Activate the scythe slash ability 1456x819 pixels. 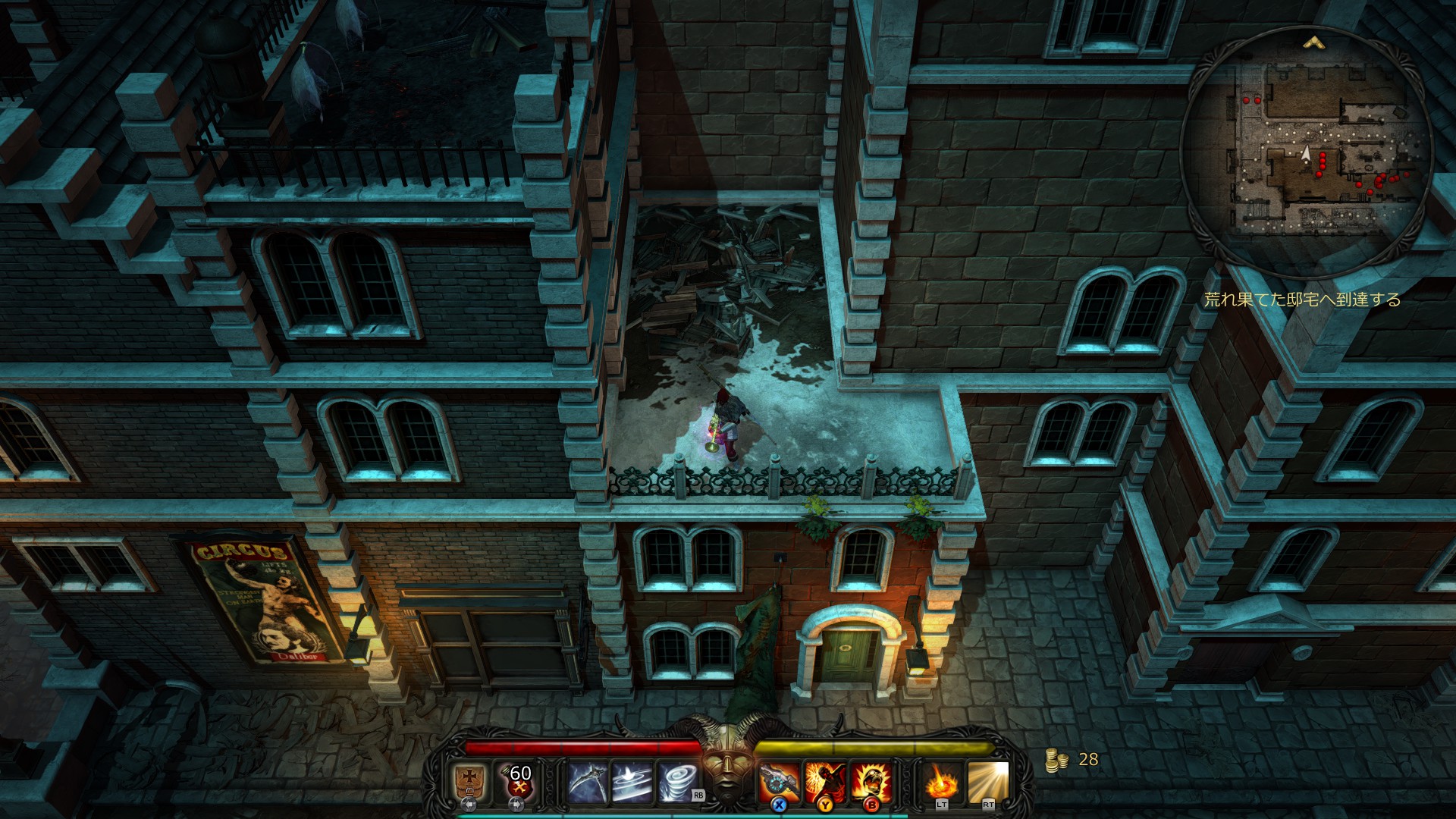point(585,783)
